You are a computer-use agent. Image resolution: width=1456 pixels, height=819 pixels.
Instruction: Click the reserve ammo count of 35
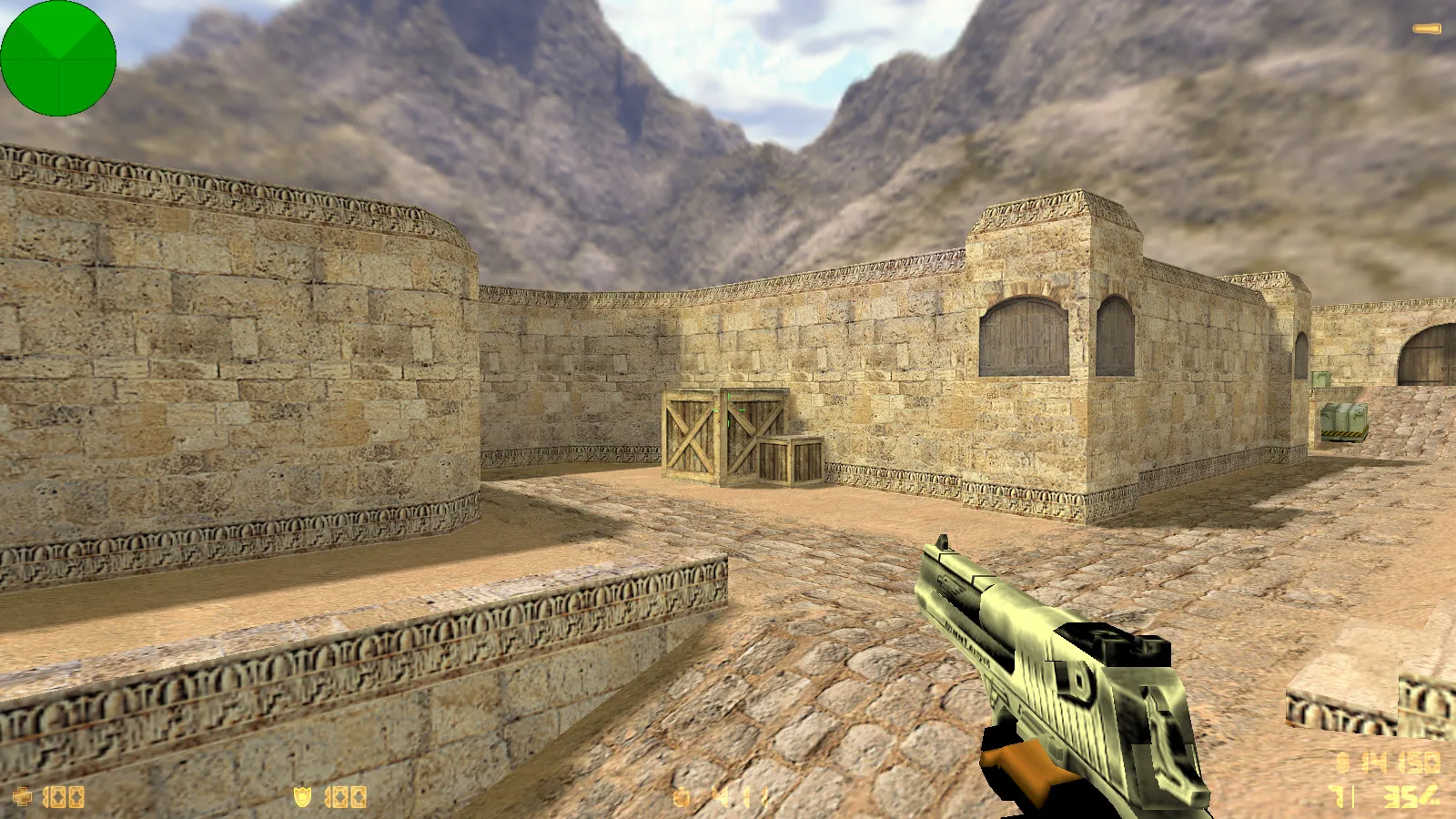(1399, 795)
